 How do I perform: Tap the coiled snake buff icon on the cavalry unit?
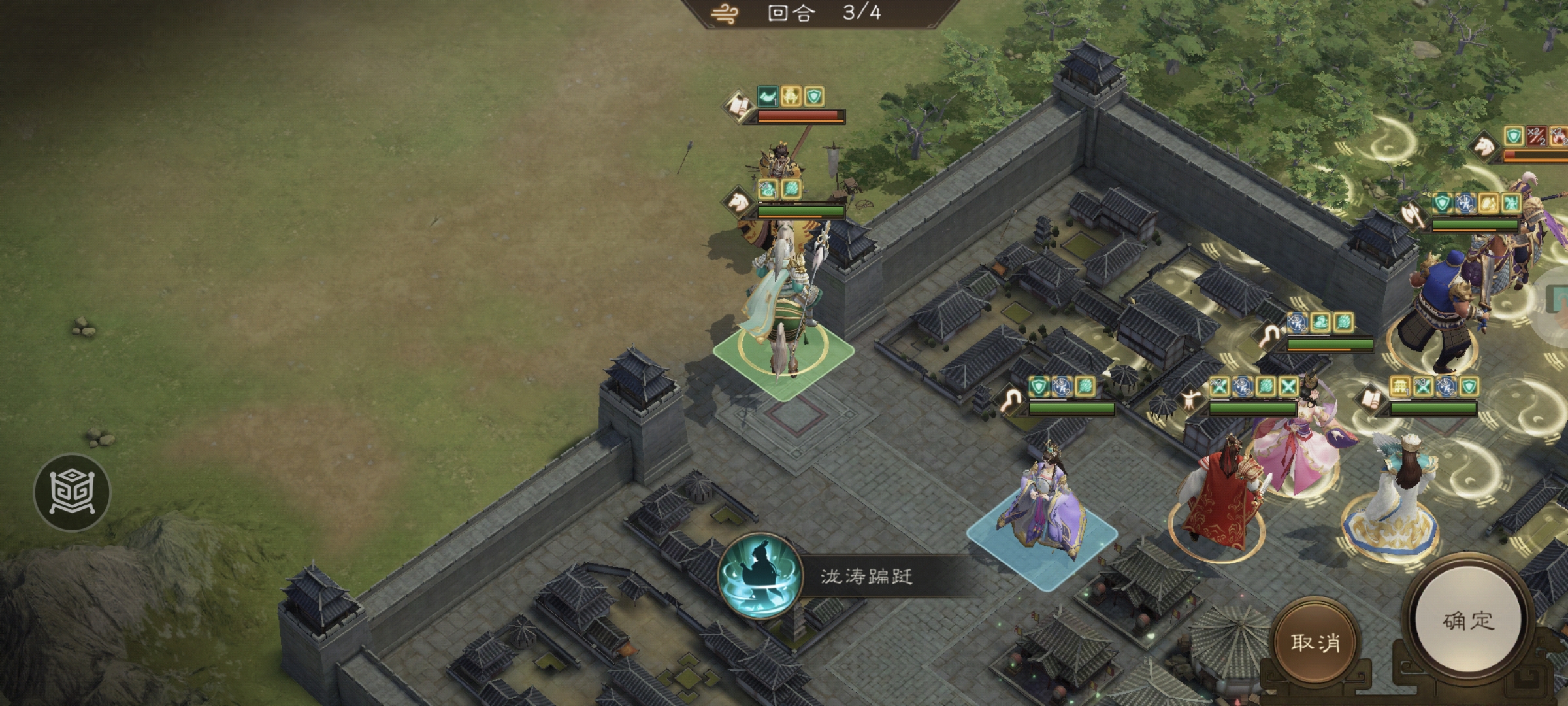(x=768, y=190)
